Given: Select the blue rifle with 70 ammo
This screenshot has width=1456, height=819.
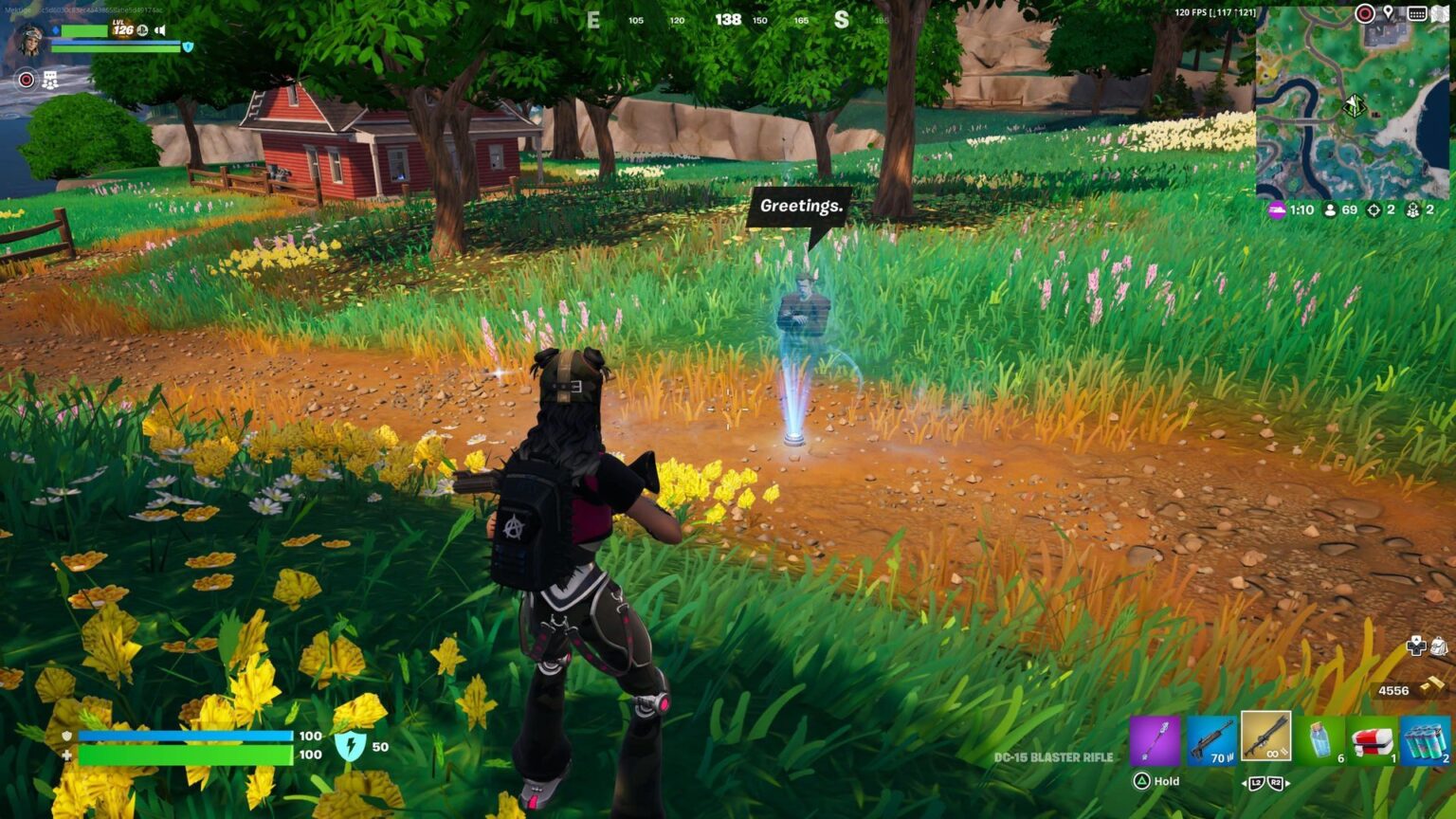Looking at the screenshot, I should click(1211, 738).
